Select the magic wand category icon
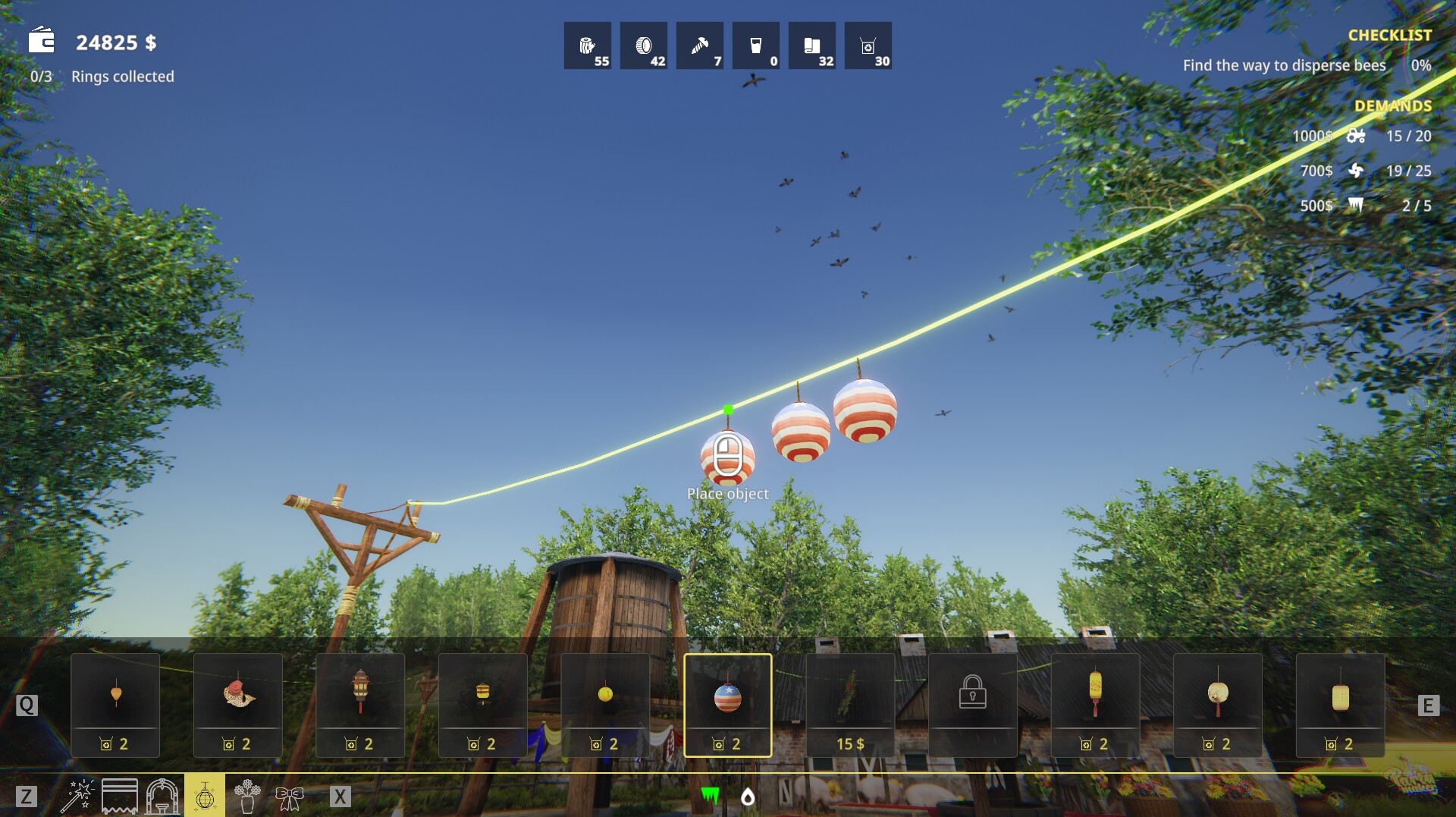The height and width of the screenshot is (817, 1456). [80, 797]
